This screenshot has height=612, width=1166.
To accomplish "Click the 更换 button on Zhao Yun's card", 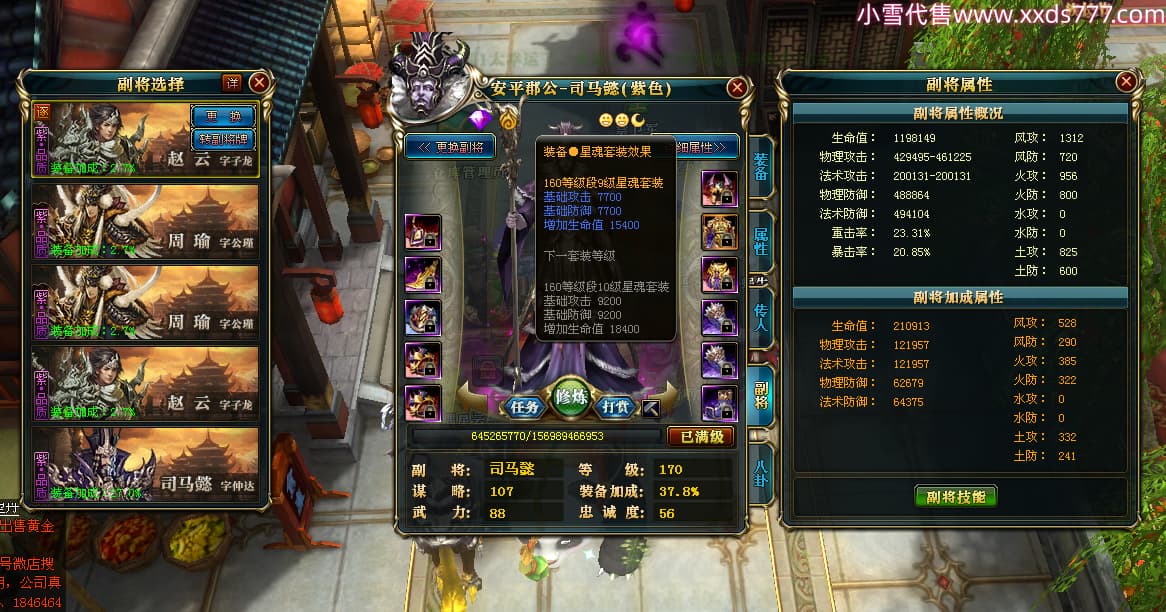I will click(x=222, y=115).
